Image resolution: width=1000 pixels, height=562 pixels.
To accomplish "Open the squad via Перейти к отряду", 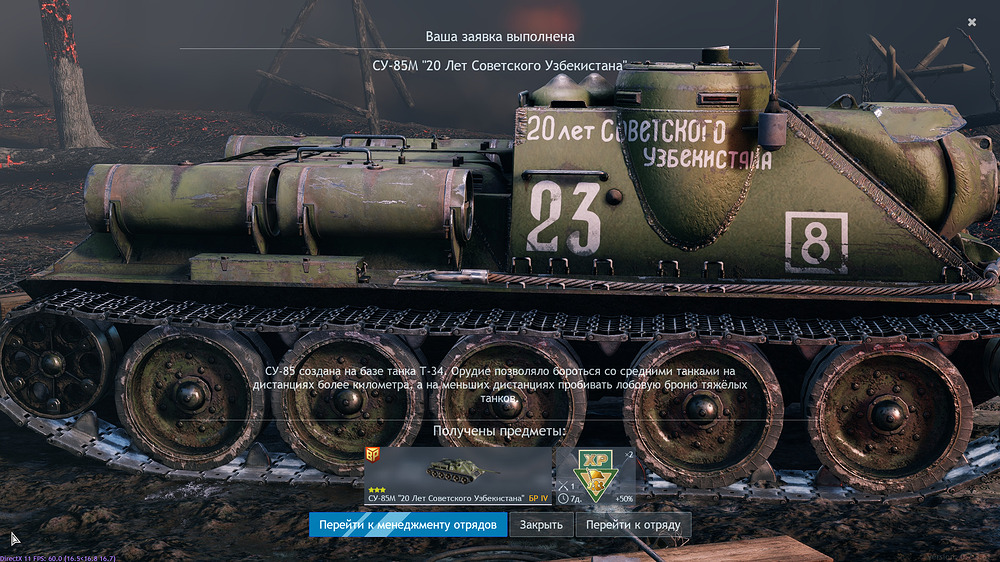I will tap(633, 525).
